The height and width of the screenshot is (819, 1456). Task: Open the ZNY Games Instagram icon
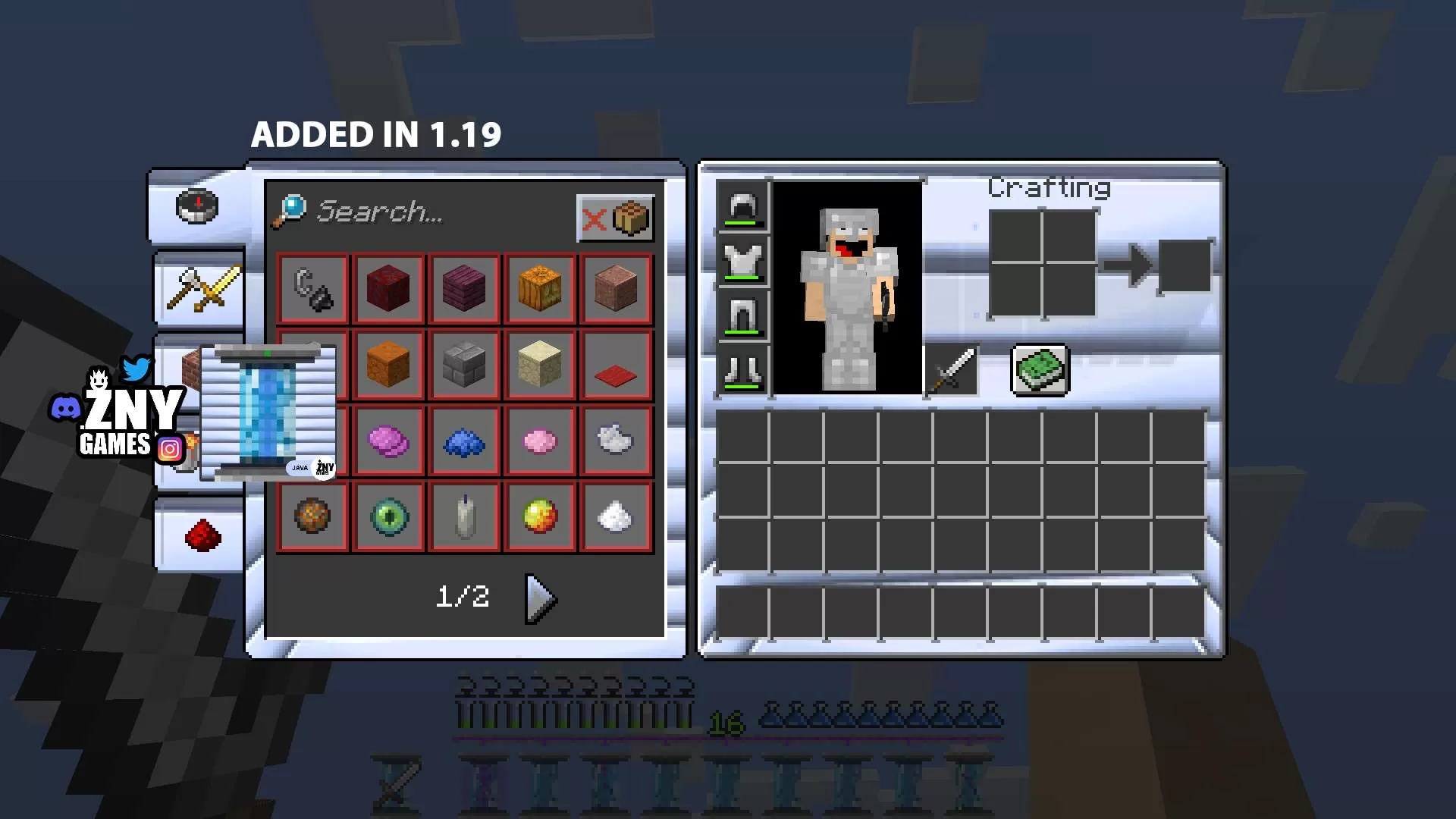(x=170, y=449)
